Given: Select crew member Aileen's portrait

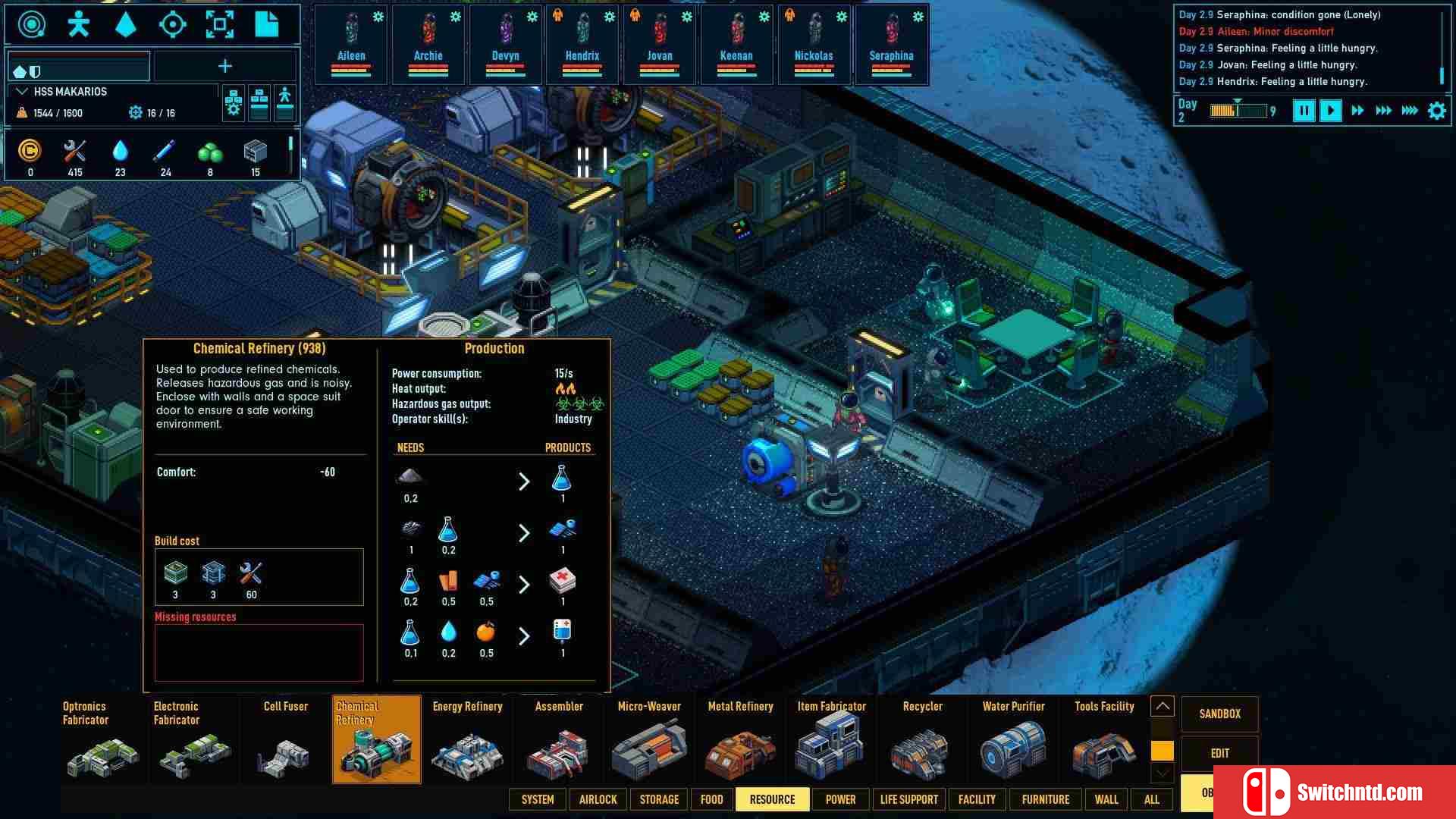Looking at the screenshot, I should point(350,43).
